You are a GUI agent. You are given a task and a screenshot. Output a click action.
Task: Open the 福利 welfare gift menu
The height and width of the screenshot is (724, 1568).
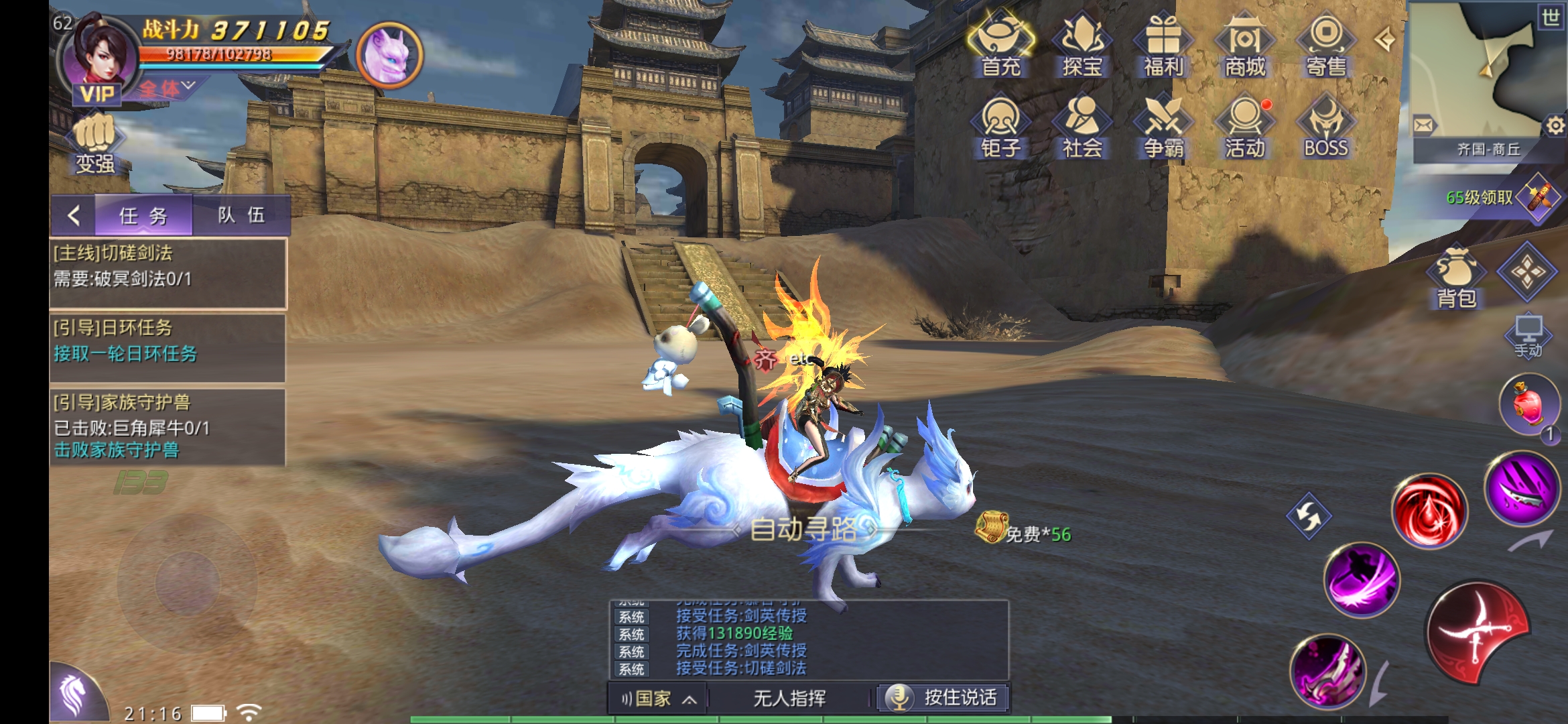pos(1164,44)
